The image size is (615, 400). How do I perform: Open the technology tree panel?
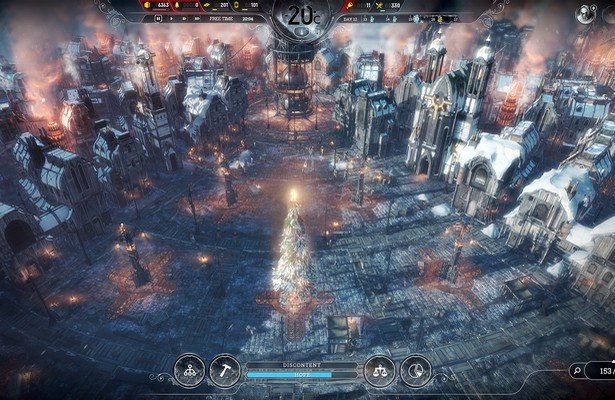[x=190, y=369]
